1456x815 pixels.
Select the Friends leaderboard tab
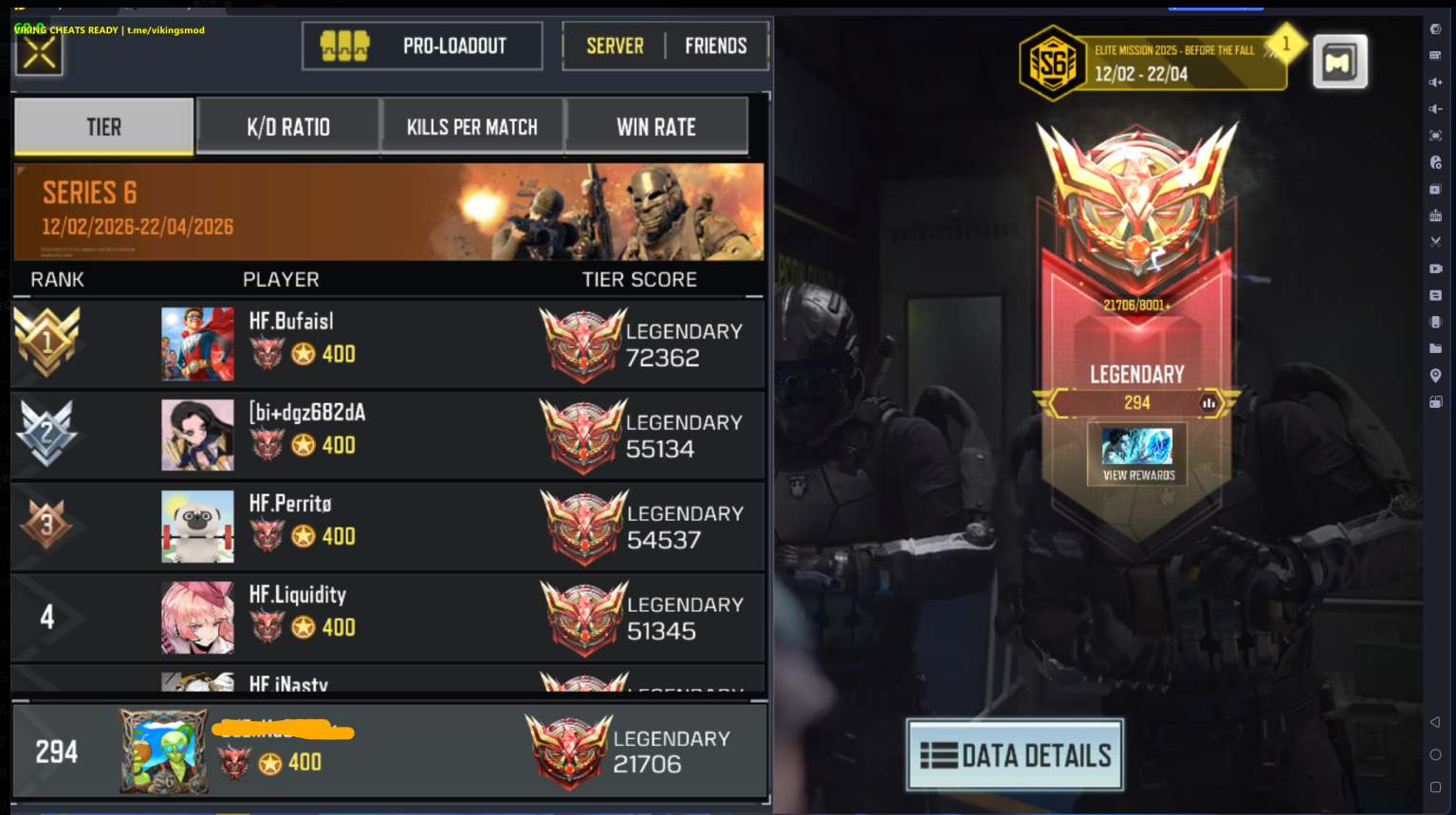(x=716, y=45)
